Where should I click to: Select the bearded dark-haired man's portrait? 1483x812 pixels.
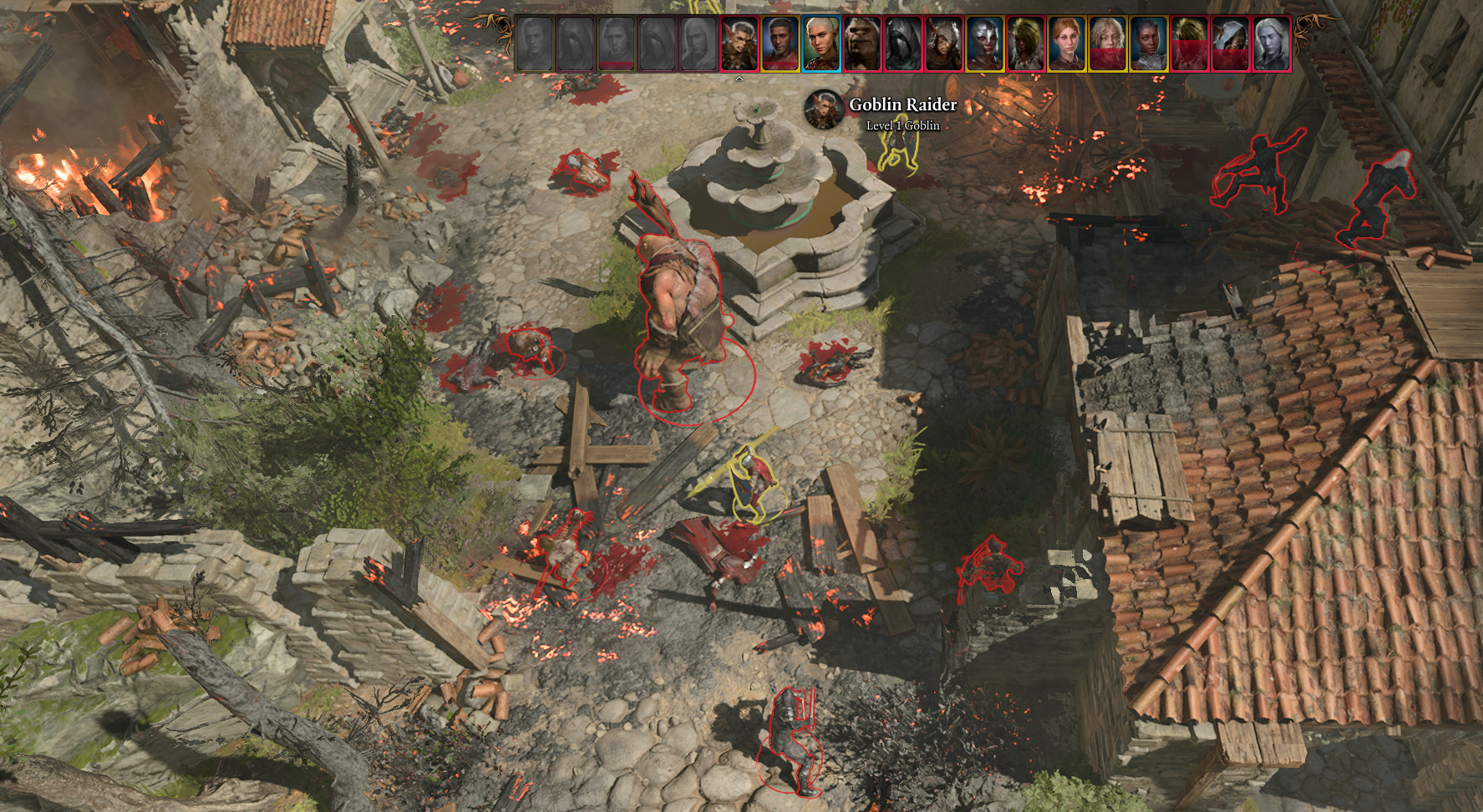(780, 43)
